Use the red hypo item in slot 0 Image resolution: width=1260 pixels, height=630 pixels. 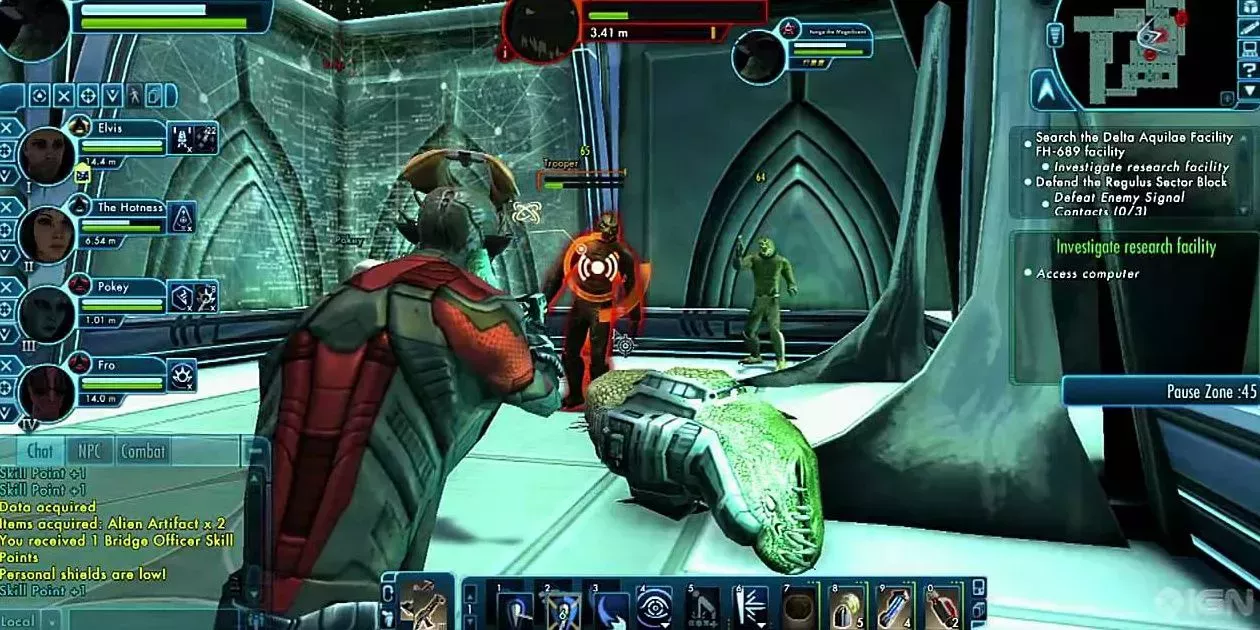coord(941,607)
